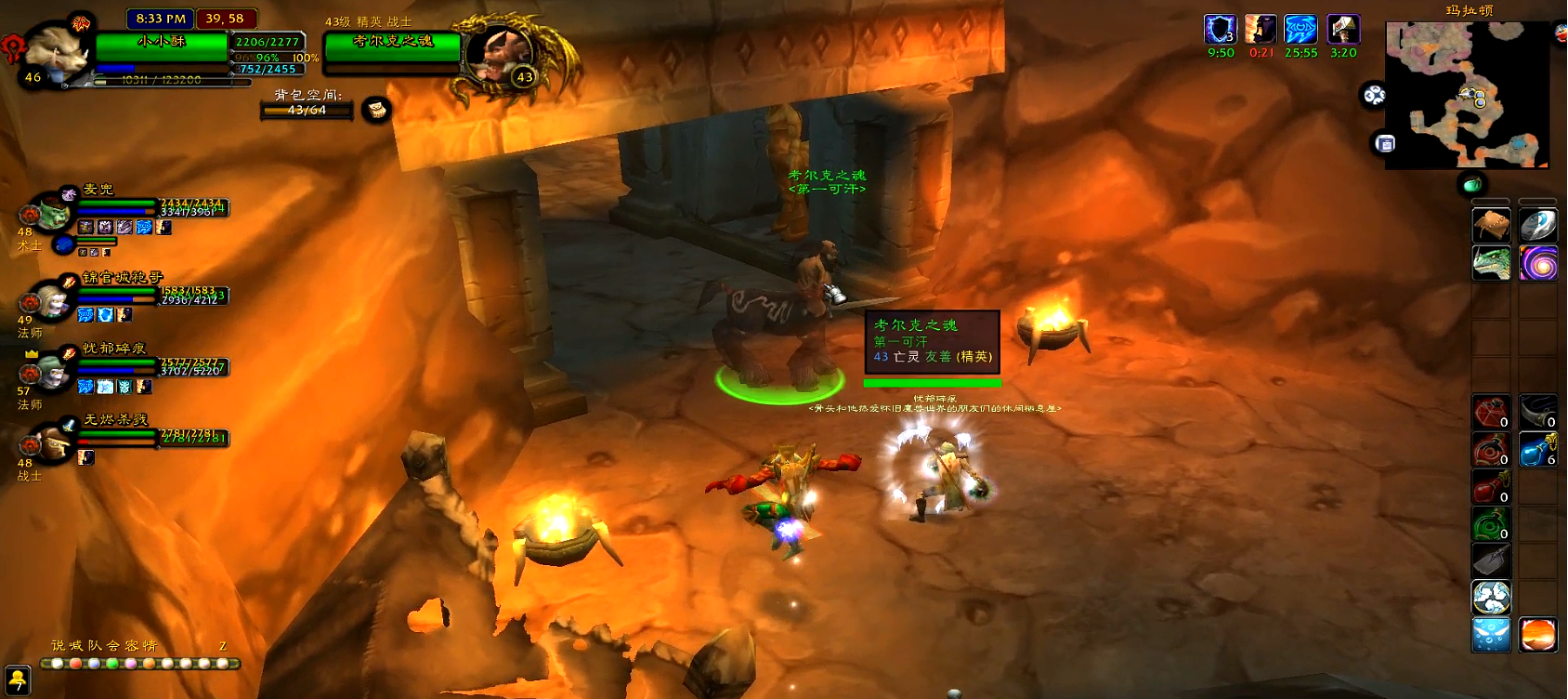Activate the orange sun orb ability
This screenshot has height=699, width=1568.
coord(1538,635)
